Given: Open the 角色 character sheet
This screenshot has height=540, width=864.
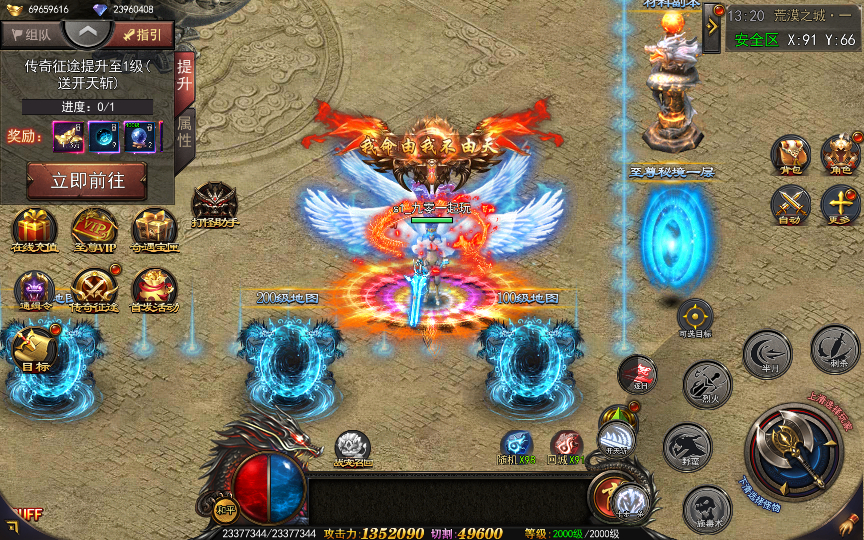Looking at the screenshot, I should pos(840,155).
